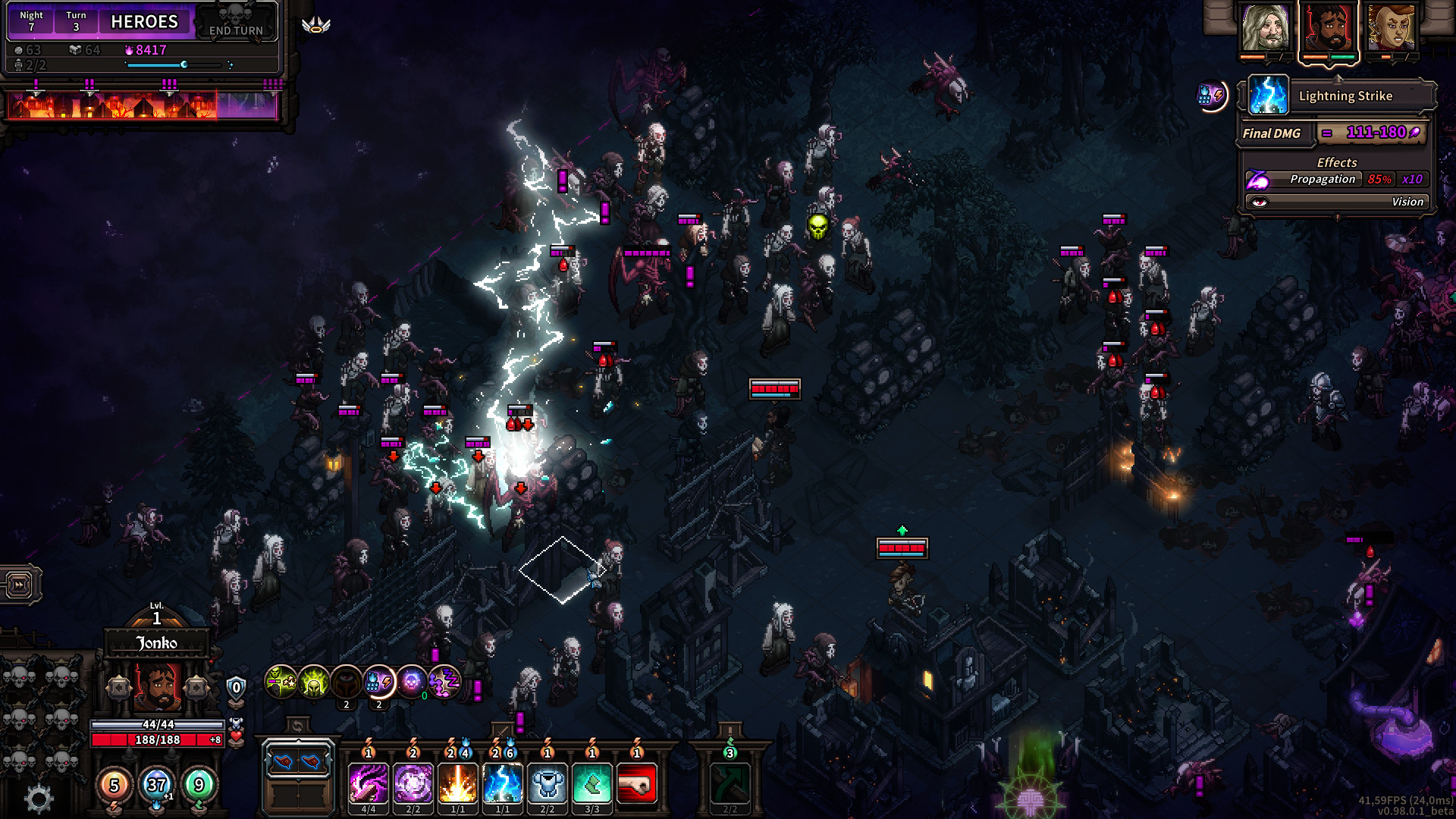
Task: Select the purple slash skill
Action: click(x=368, y=783)
